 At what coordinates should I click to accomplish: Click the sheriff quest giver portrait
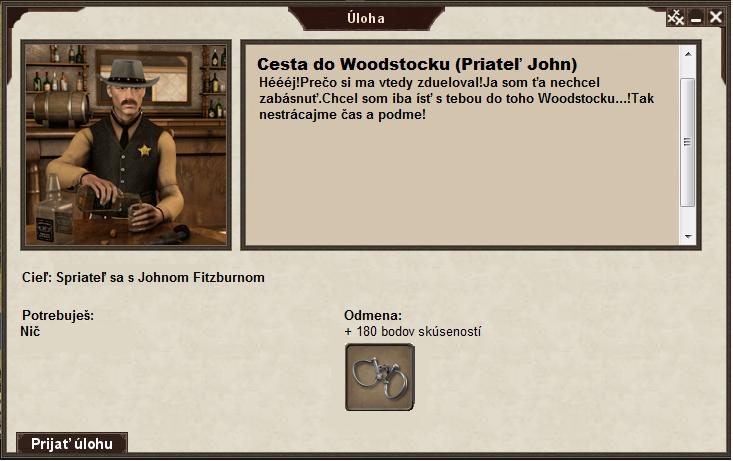pos(127,145)
